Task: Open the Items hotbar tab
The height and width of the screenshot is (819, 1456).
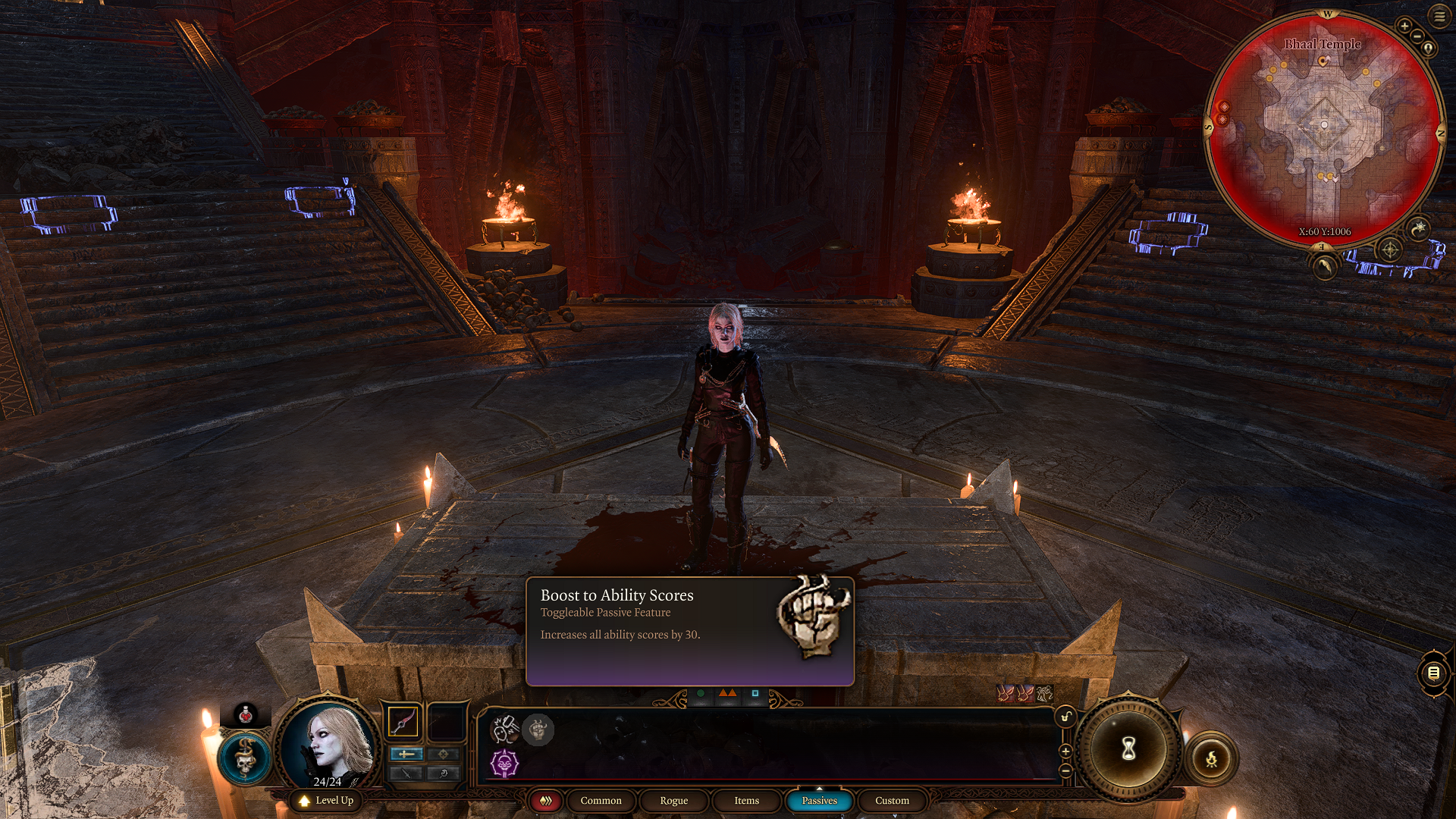Action: tap(745, 801)
